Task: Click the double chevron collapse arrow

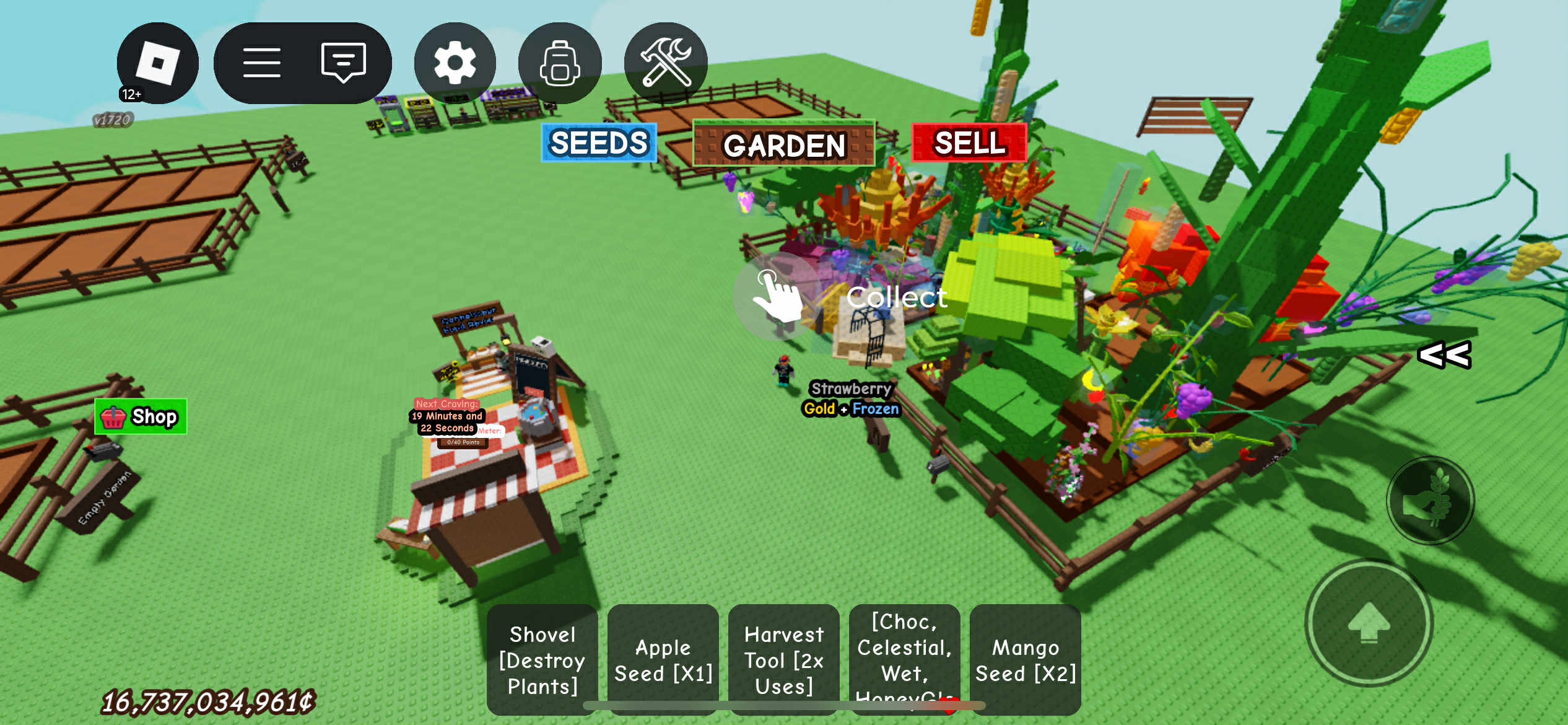Action: [1444, 356]
